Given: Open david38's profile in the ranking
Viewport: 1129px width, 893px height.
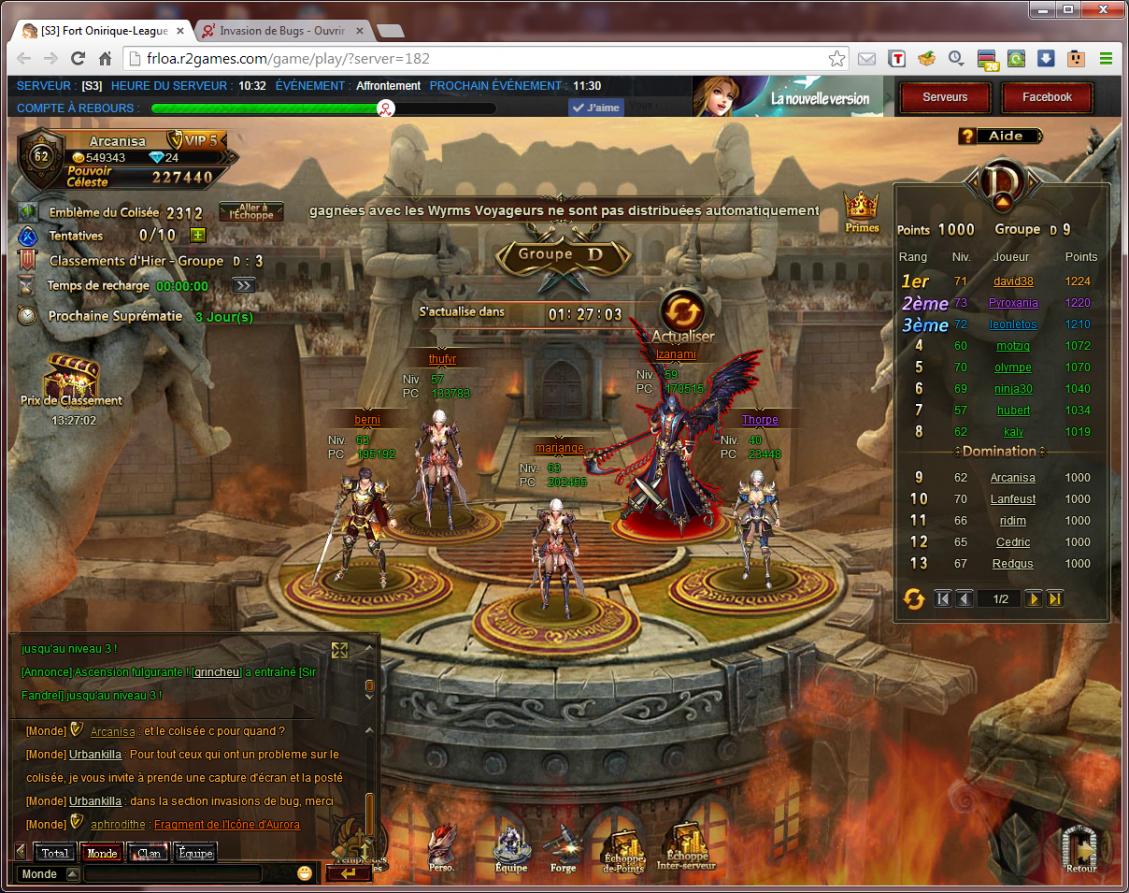Looking at the screenshot, I should (x=1013, y=281).
